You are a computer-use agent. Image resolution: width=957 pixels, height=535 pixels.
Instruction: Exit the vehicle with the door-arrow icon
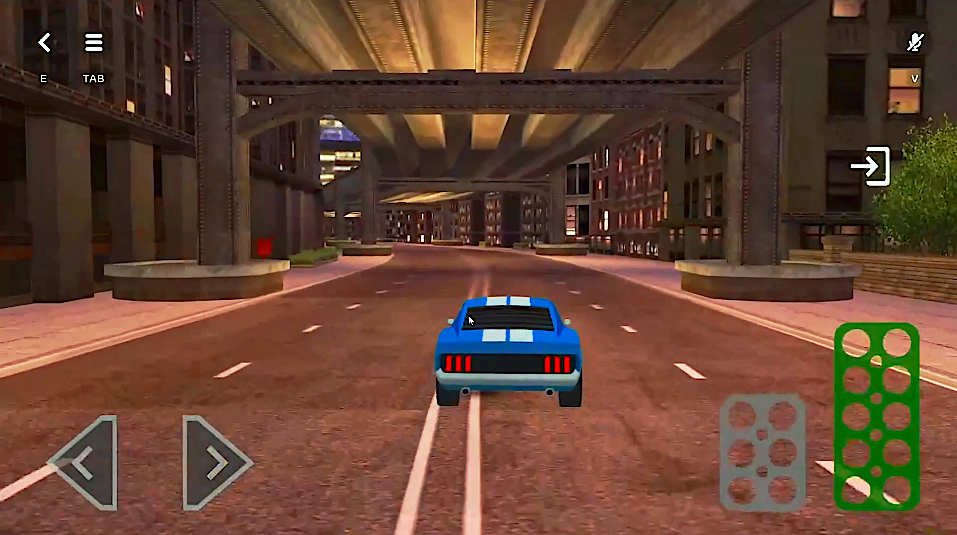pos(870,166)
